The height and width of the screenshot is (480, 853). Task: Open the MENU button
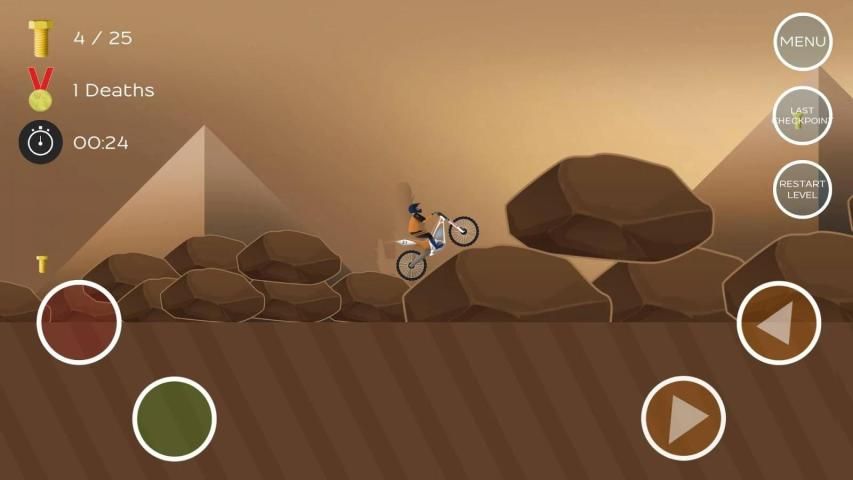tap(802, 42)
